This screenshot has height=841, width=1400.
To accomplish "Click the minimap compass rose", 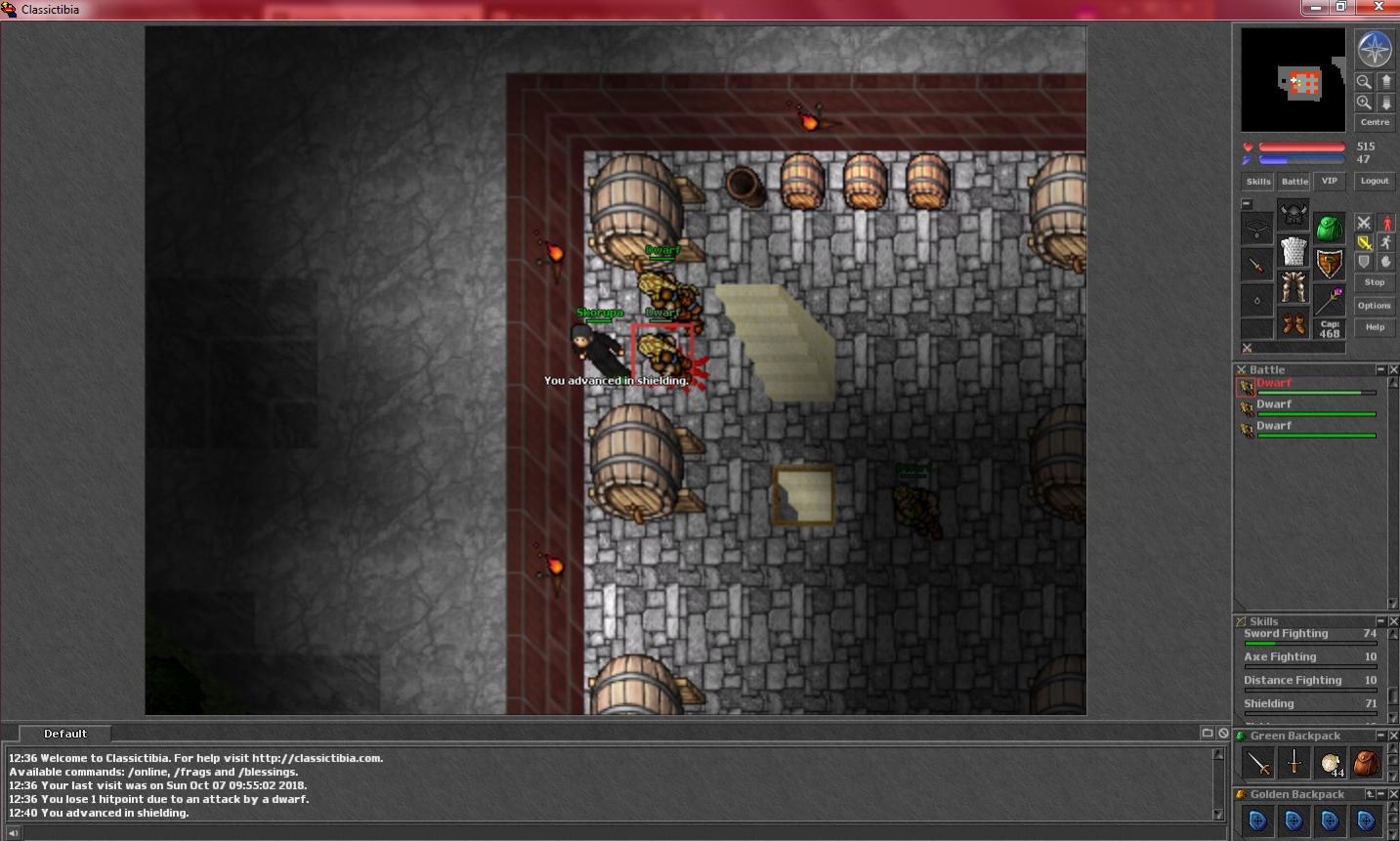I will pos(1375,49).
